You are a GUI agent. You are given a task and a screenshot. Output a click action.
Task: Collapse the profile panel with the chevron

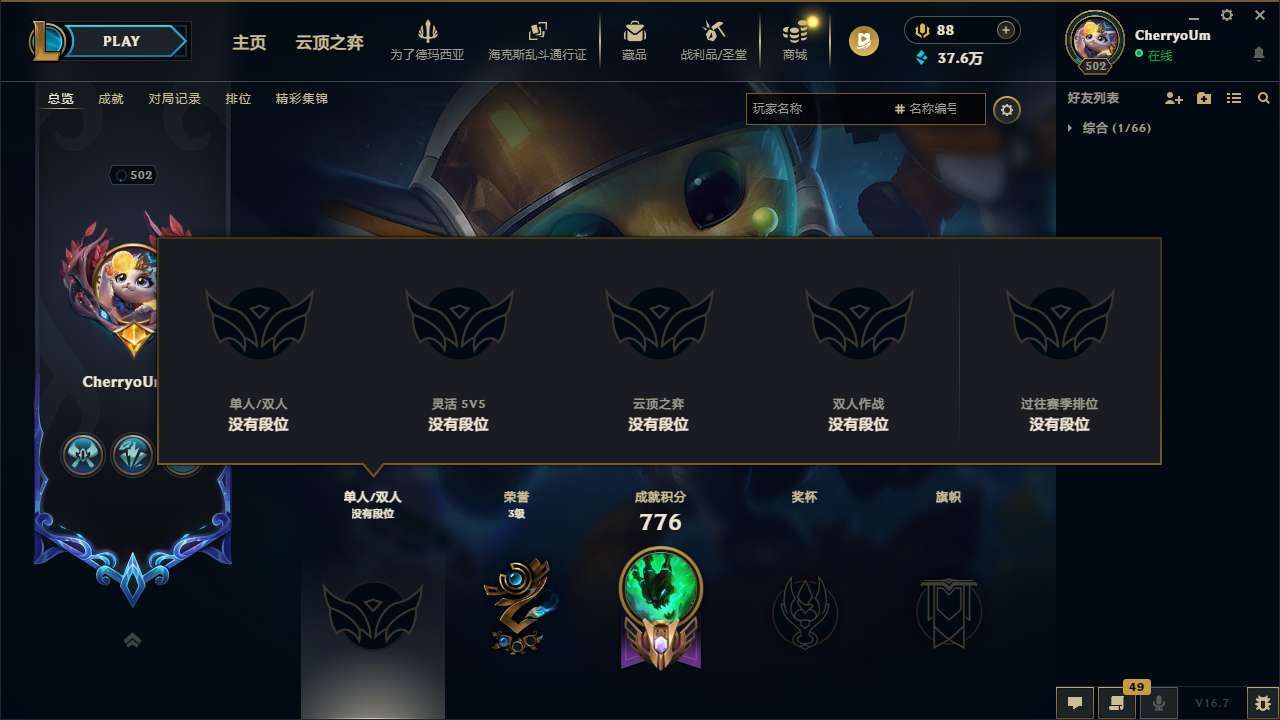pyautogui.click(x=133, y=640)
